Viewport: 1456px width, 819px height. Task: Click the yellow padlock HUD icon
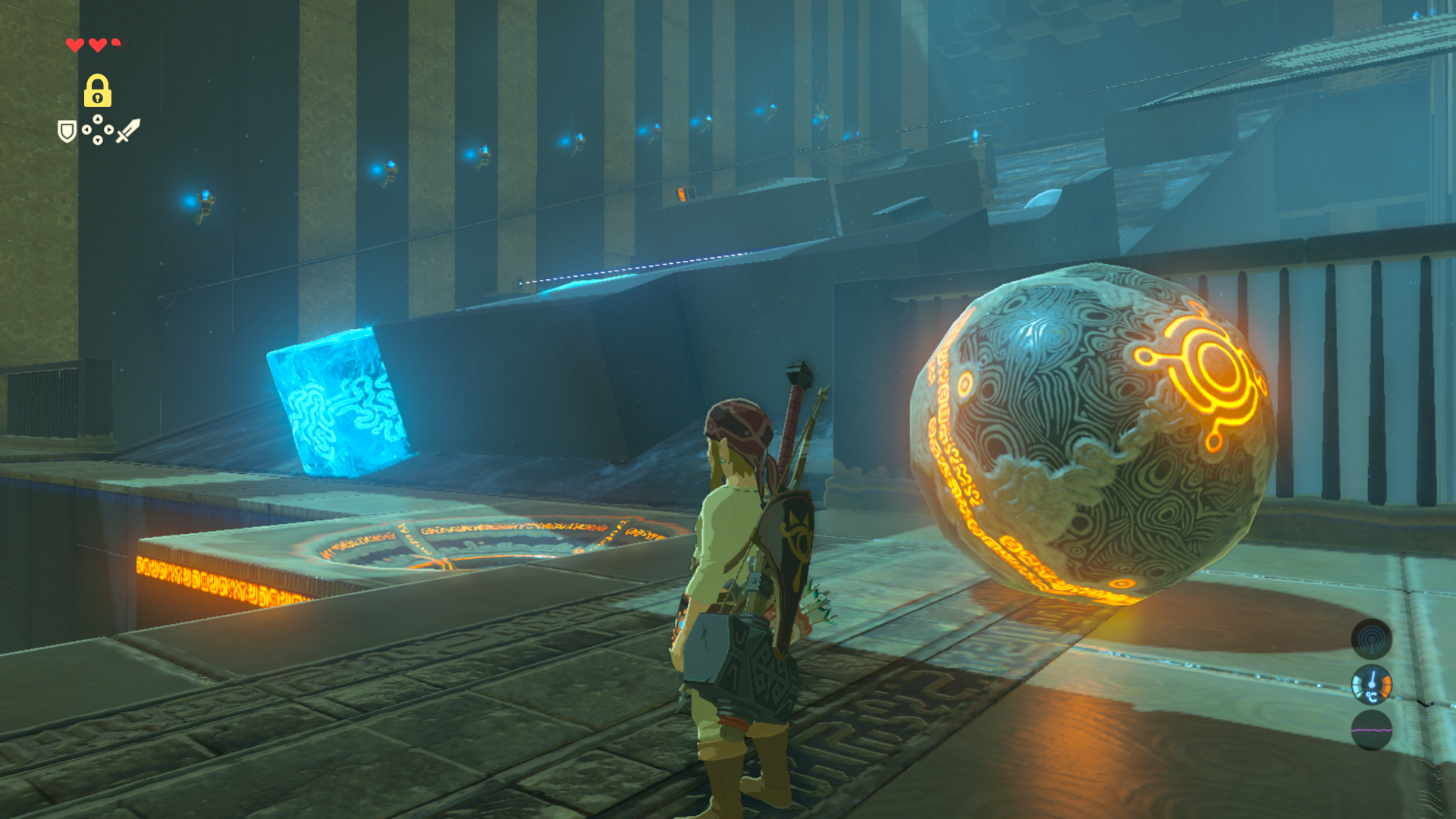tap(98, 91)
